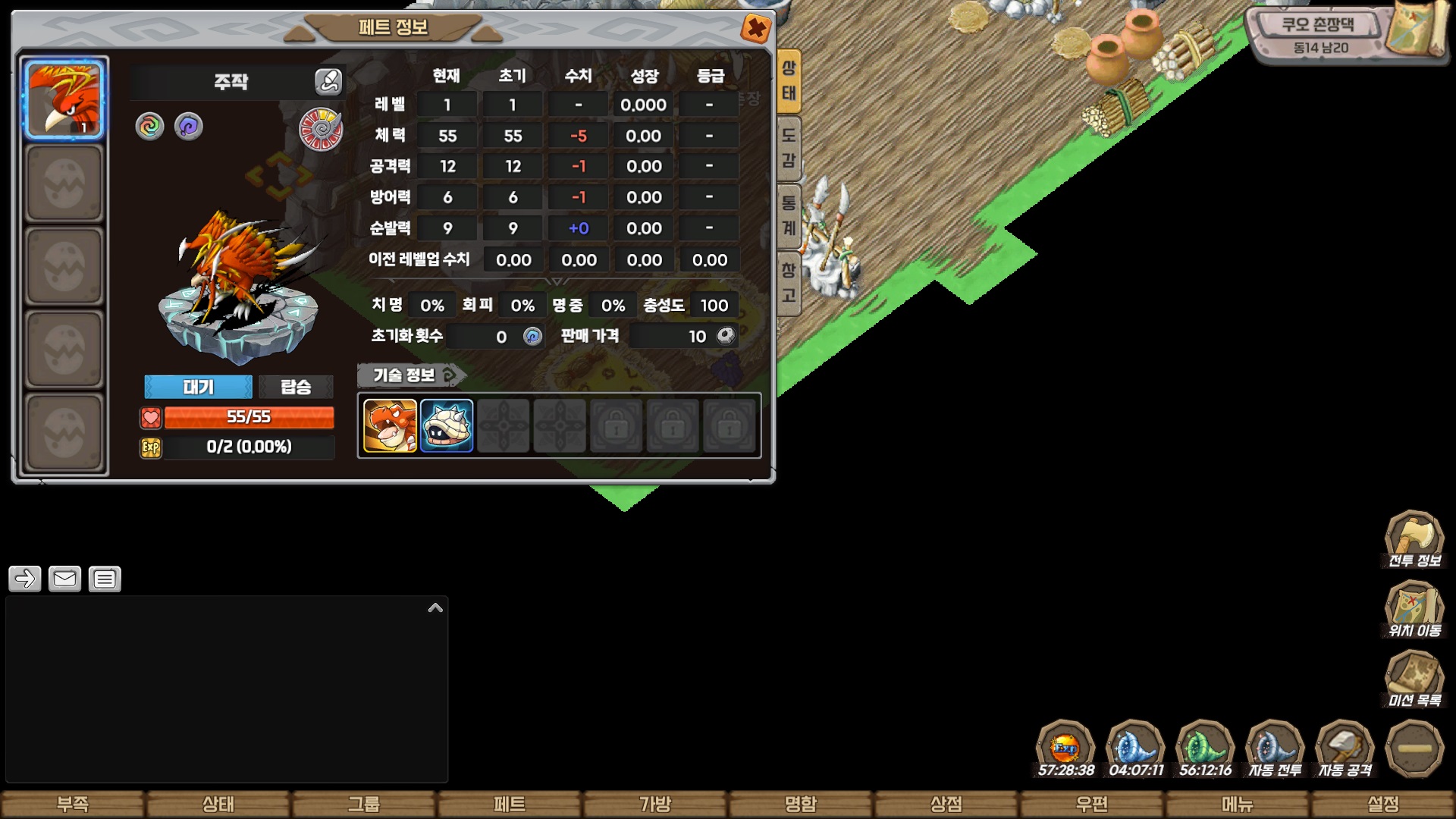Switch to the 창고 side tab
The height and width of the screenshot is (819, 1456).
click(789, 282)
